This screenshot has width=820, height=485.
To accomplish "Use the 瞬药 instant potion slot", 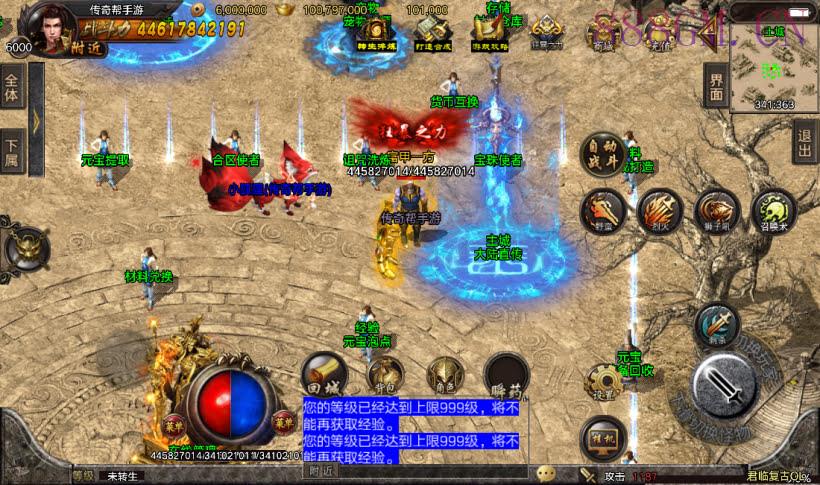I will [506, 377].
